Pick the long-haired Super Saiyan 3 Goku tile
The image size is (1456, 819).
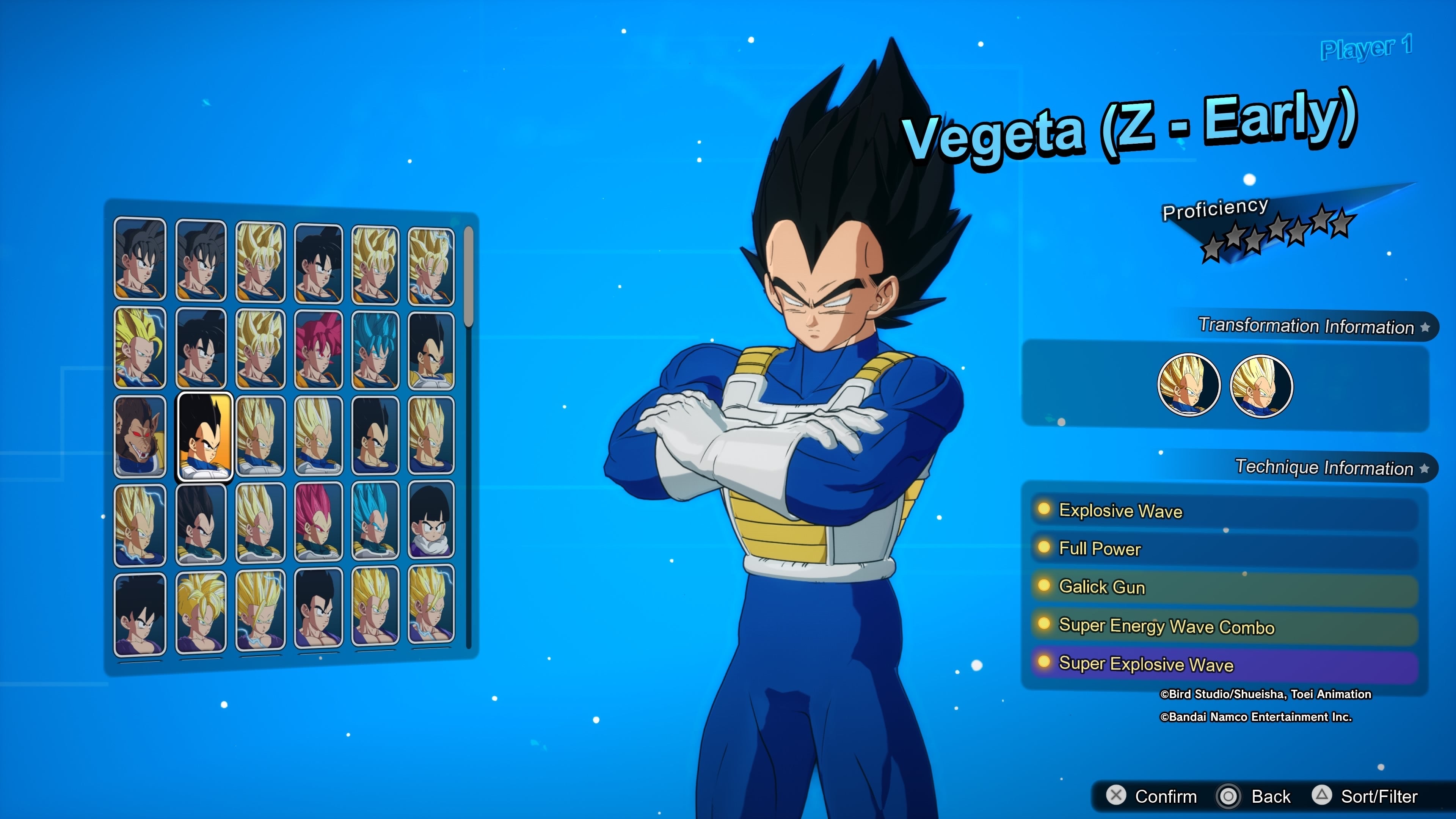coord(140,348)
